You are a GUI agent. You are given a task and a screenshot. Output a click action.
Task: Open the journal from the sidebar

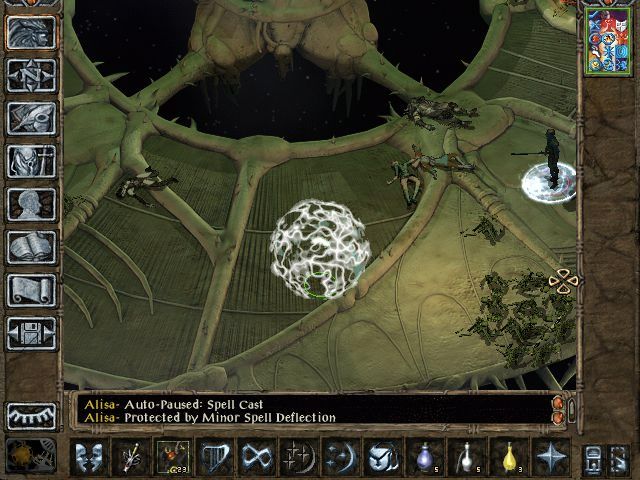(x=31, y=118)
